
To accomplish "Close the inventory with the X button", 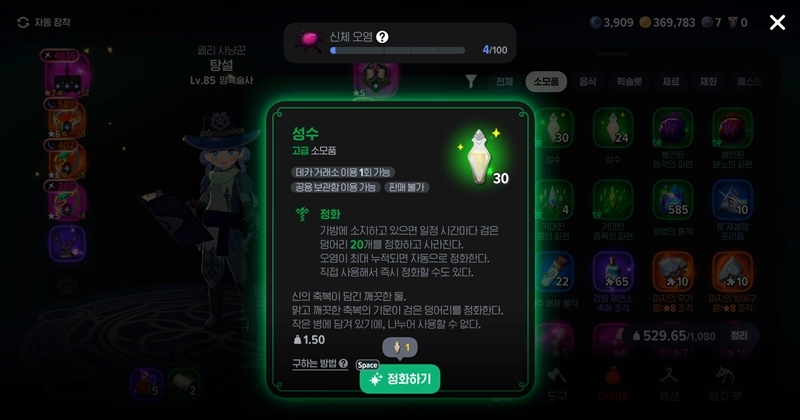I will 777,22.
